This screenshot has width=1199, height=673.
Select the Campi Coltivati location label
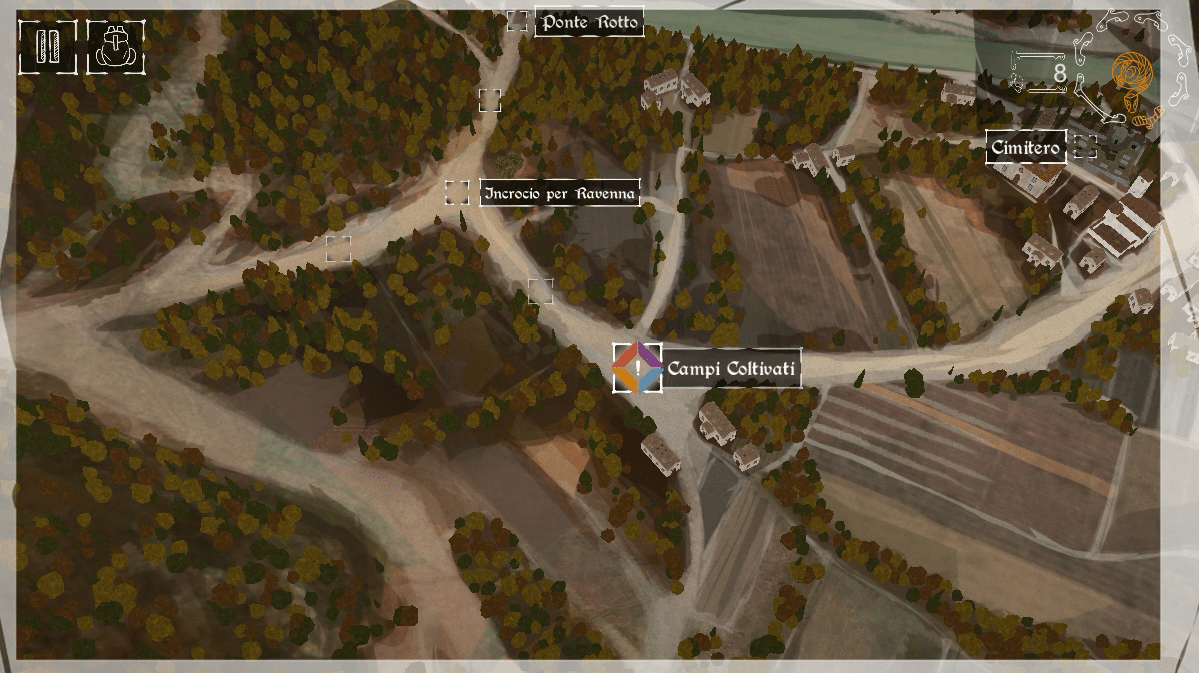[x=732, y=369]
